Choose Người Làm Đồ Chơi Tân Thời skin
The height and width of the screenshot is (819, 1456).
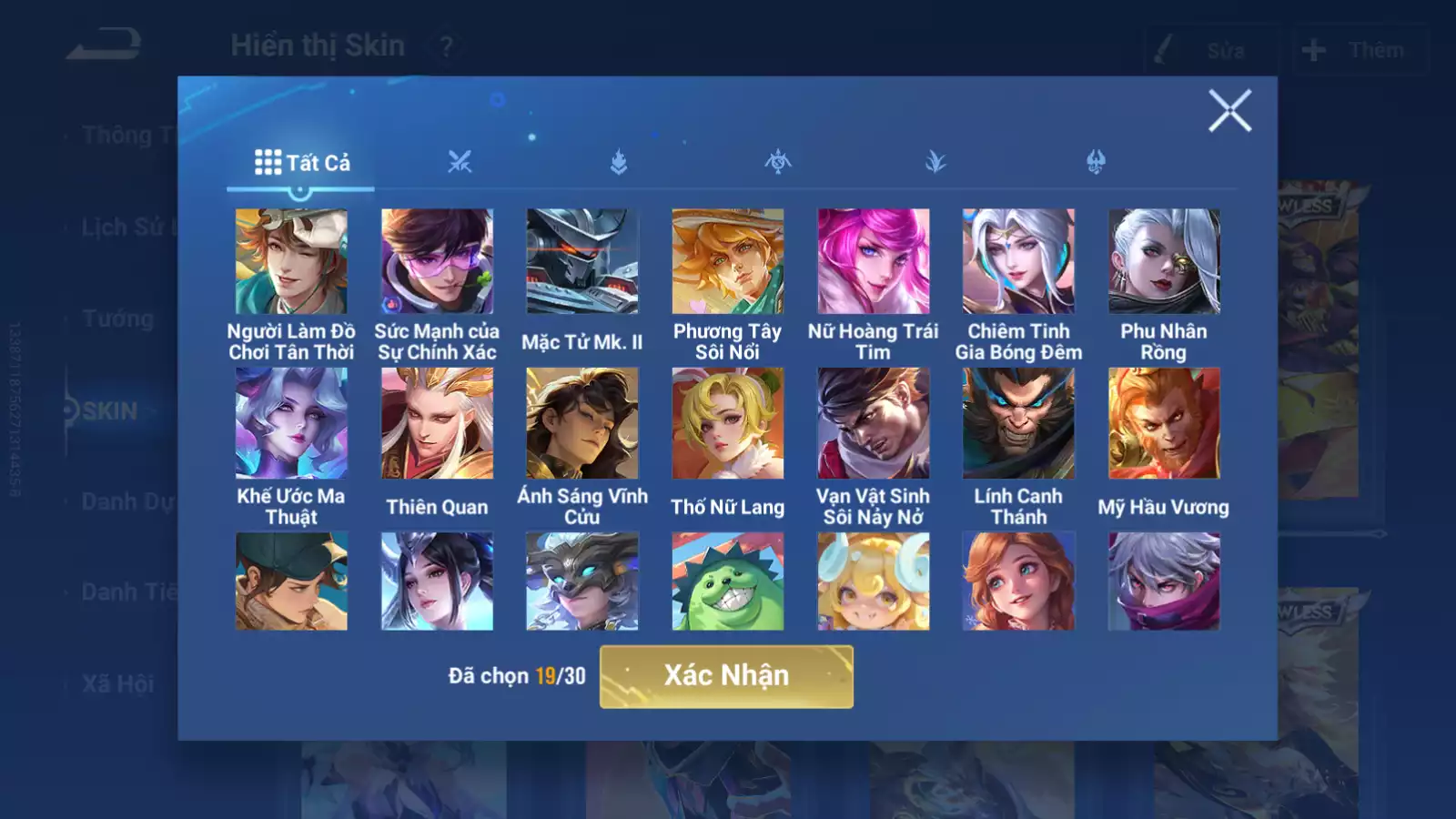click(291, 262)
